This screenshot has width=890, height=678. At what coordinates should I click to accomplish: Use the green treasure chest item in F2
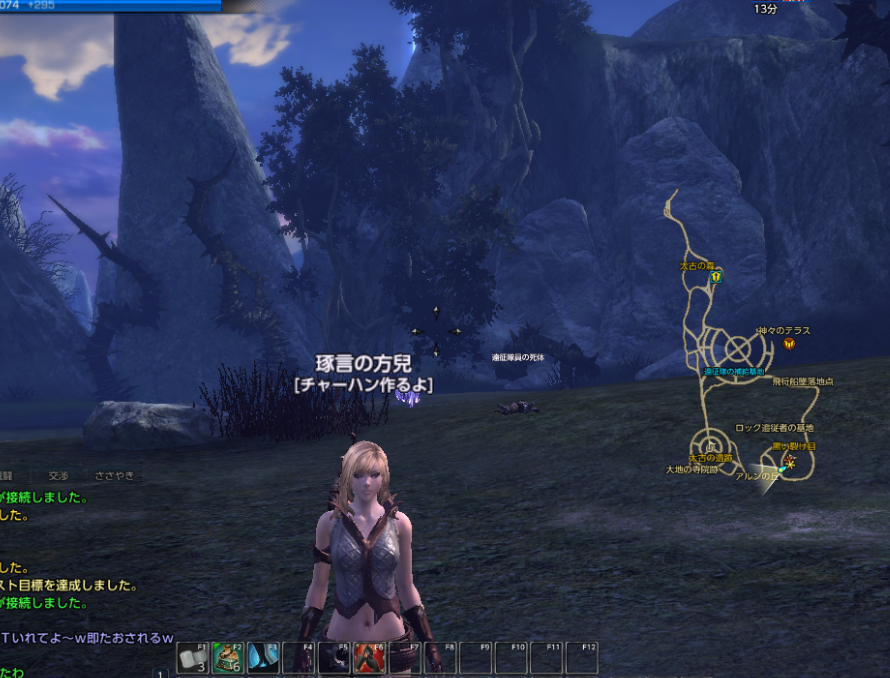click(229, 657)
